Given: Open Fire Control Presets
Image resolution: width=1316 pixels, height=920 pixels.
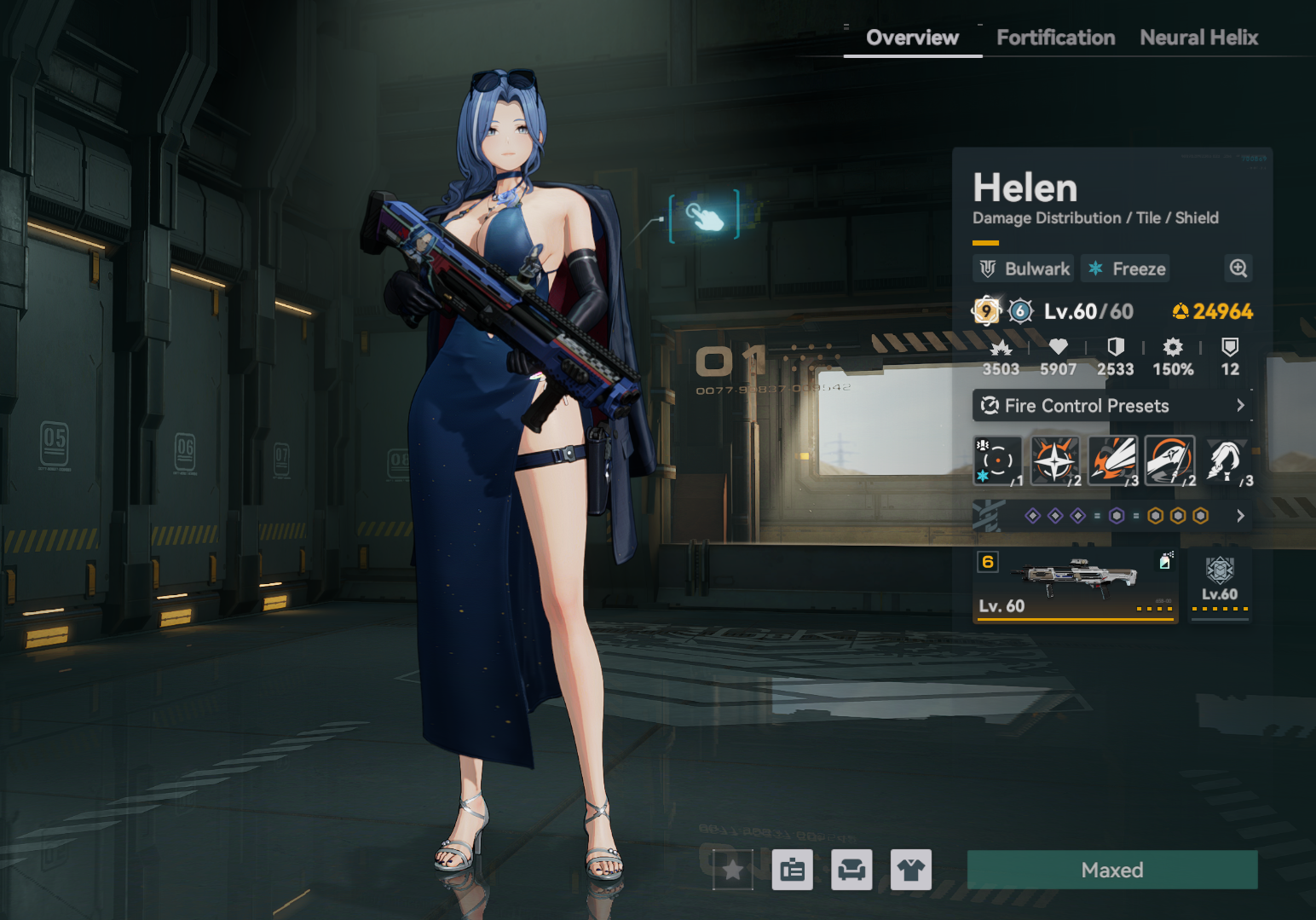Looking at the screenshot, I should [1112, 406].
